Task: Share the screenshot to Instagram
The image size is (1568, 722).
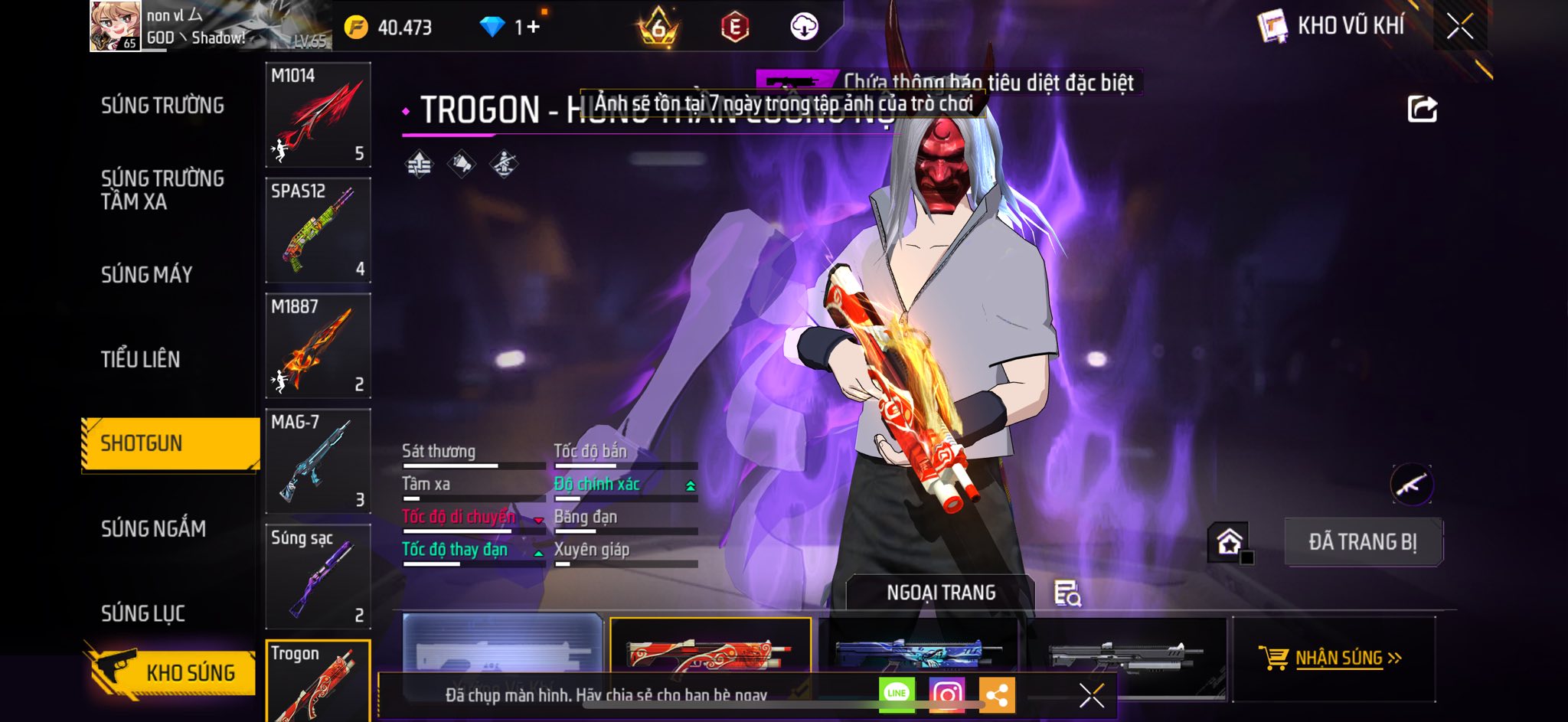Action: coord(946,695)
